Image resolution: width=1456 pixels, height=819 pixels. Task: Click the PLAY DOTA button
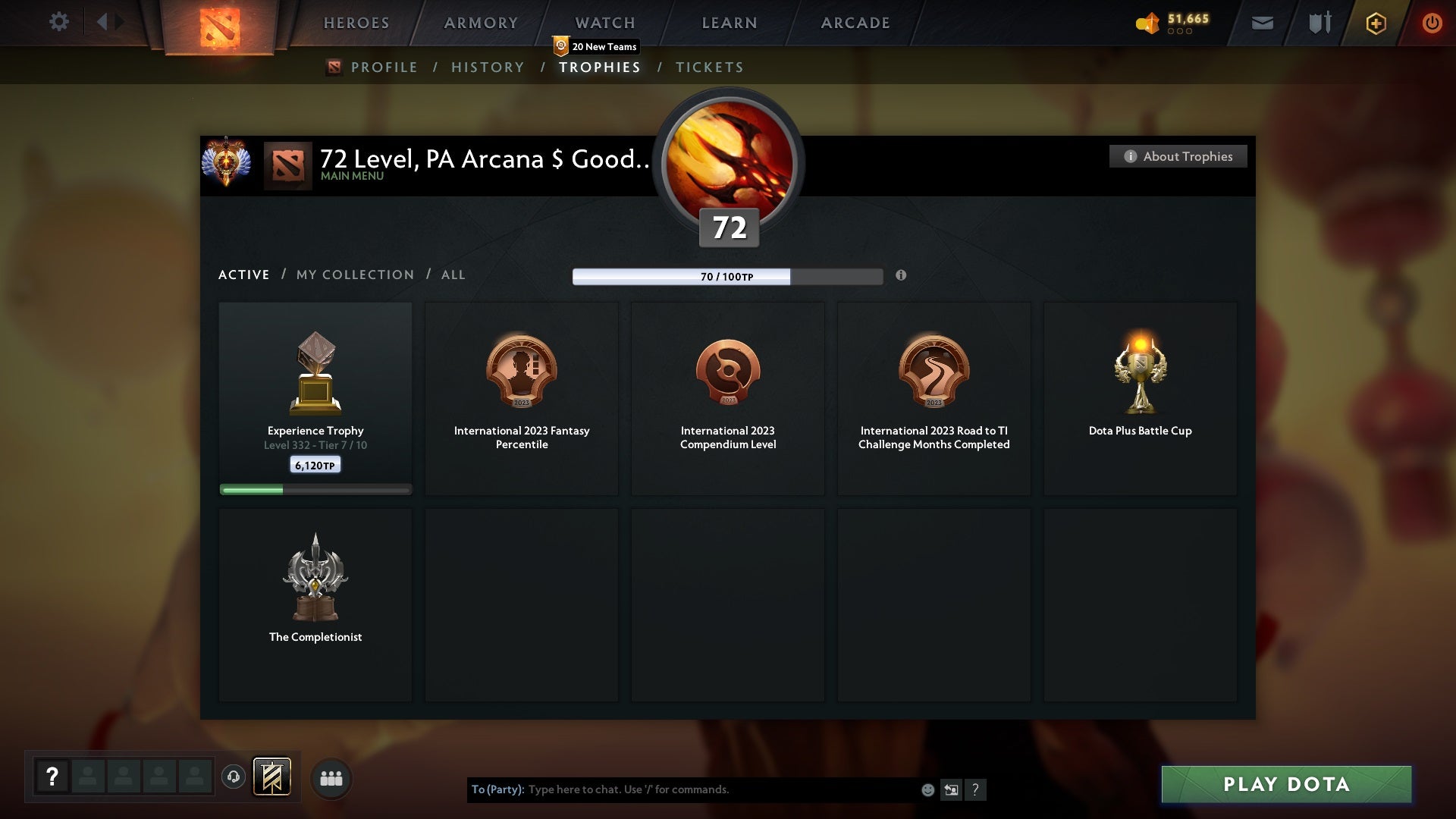[1285, 785]
